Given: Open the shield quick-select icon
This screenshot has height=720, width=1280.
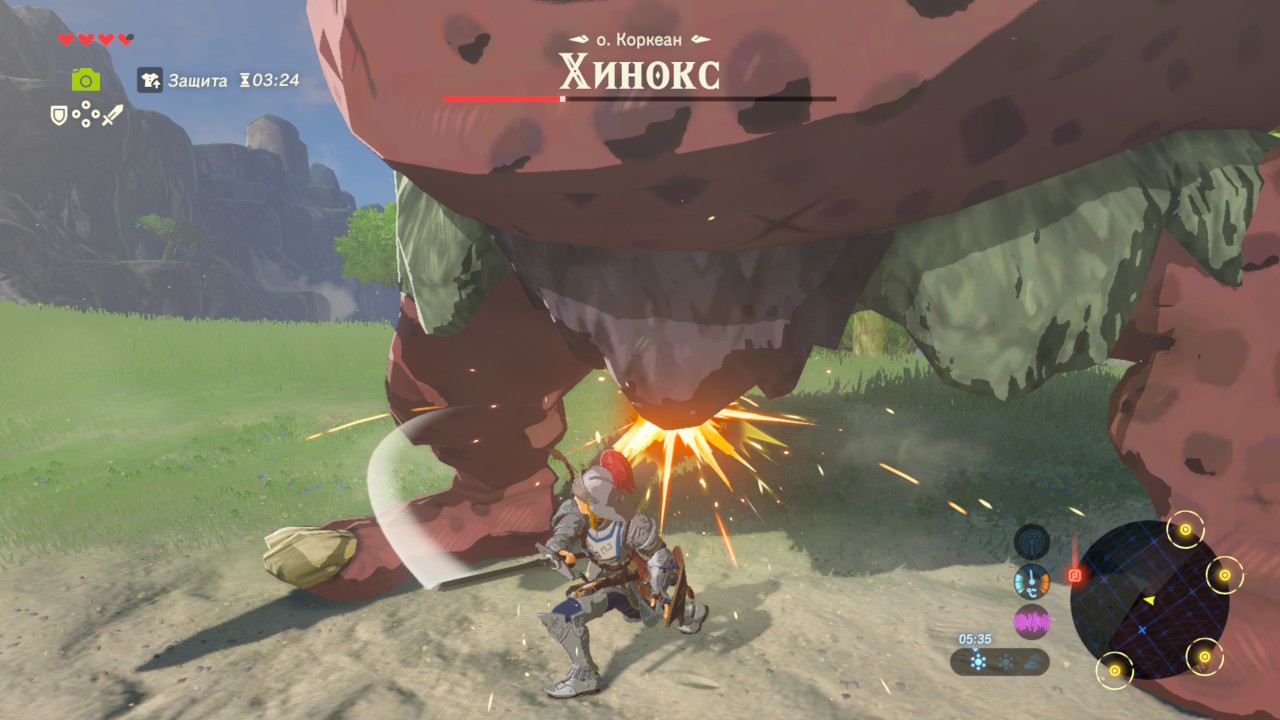Looking at the screenshot, I should pyautogui.click(x=59, y=116).
